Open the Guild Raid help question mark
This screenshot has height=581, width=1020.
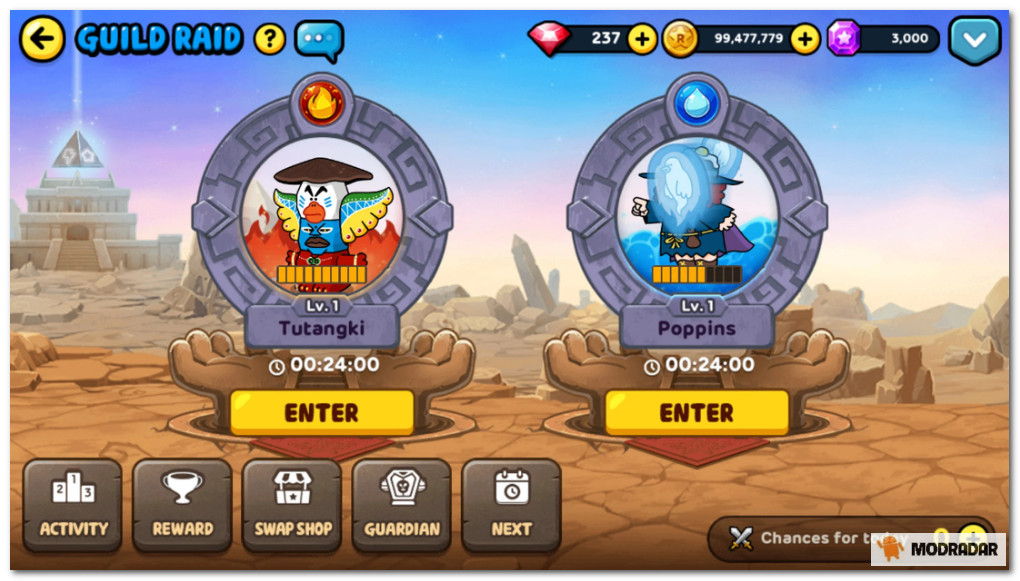point(269,40)
